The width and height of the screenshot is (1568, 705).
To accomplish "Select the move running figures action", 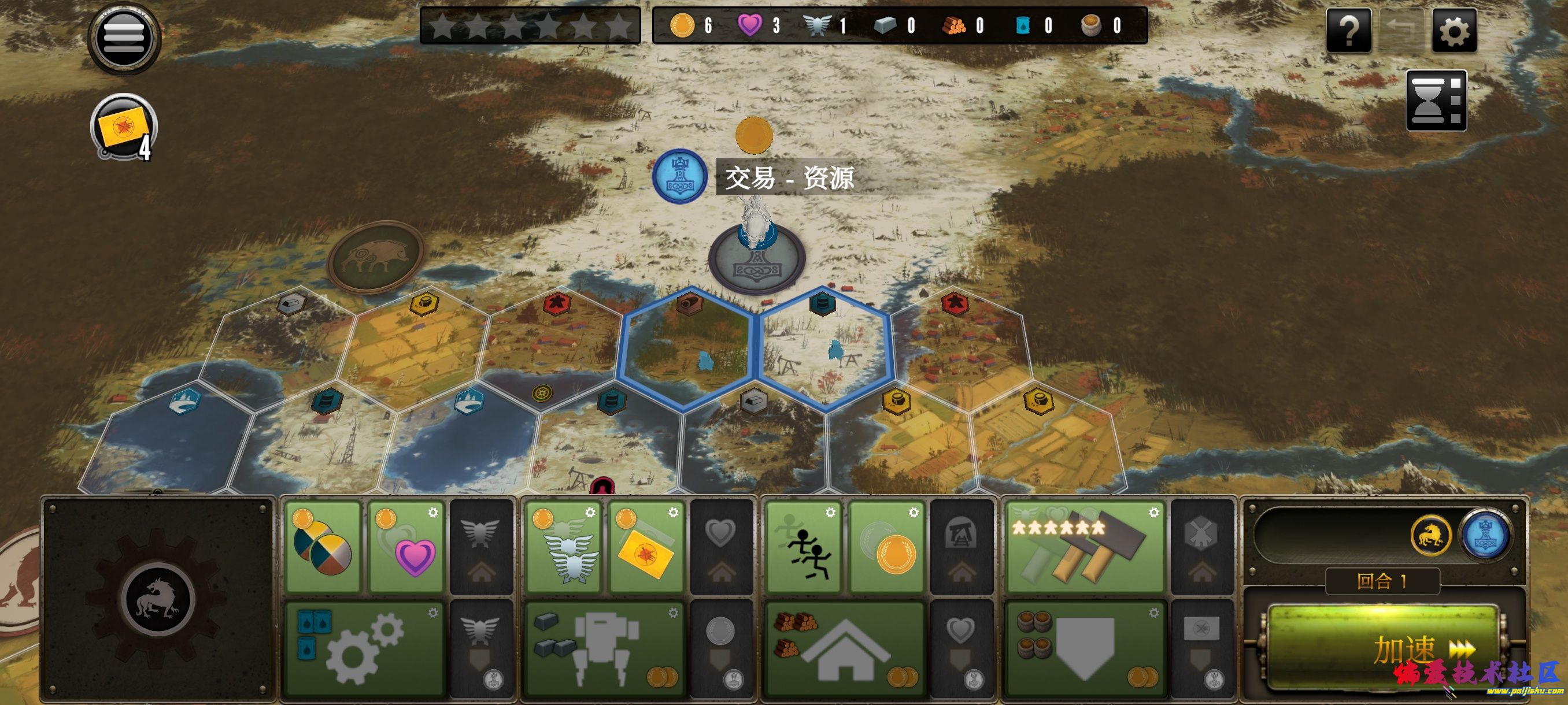I will click(x=804, y=546).
